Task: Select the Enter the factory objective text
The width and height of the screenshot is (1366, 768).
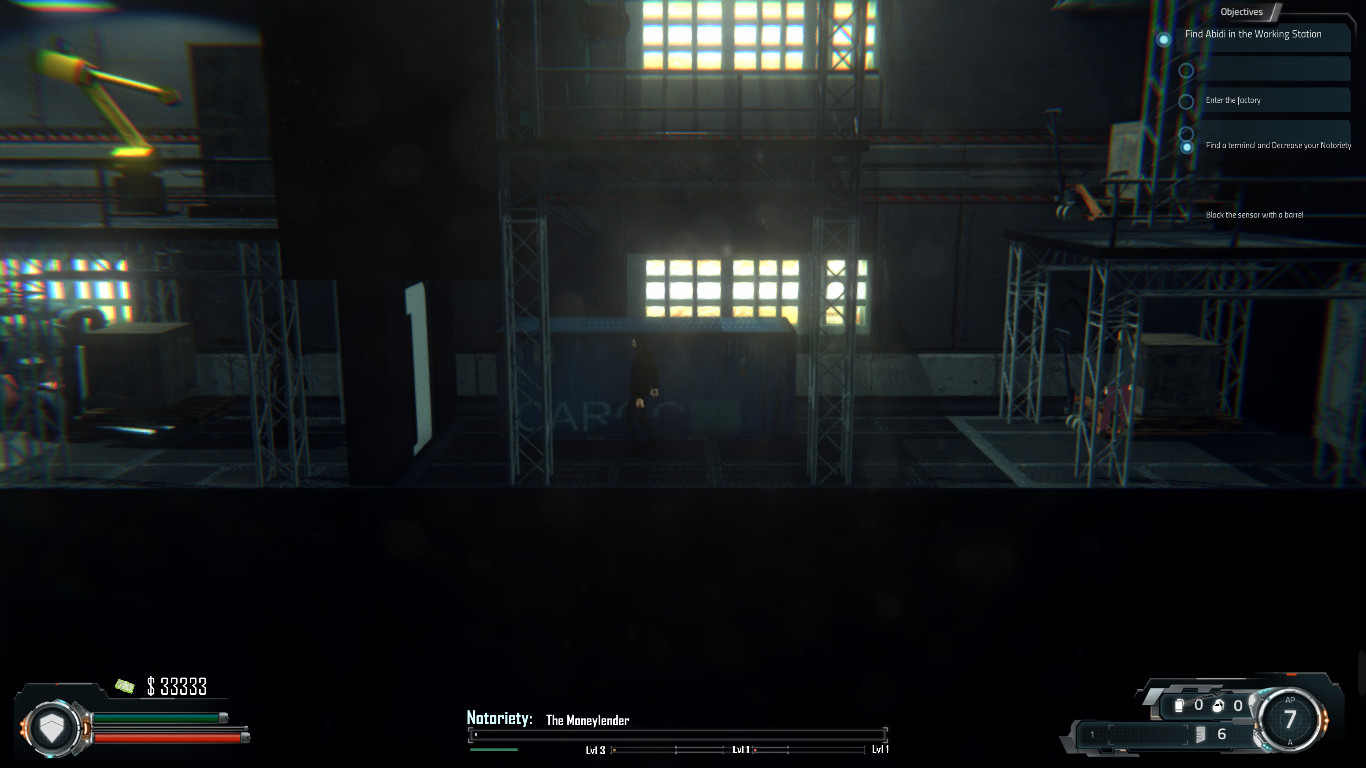Action: tap(1234, 100)
